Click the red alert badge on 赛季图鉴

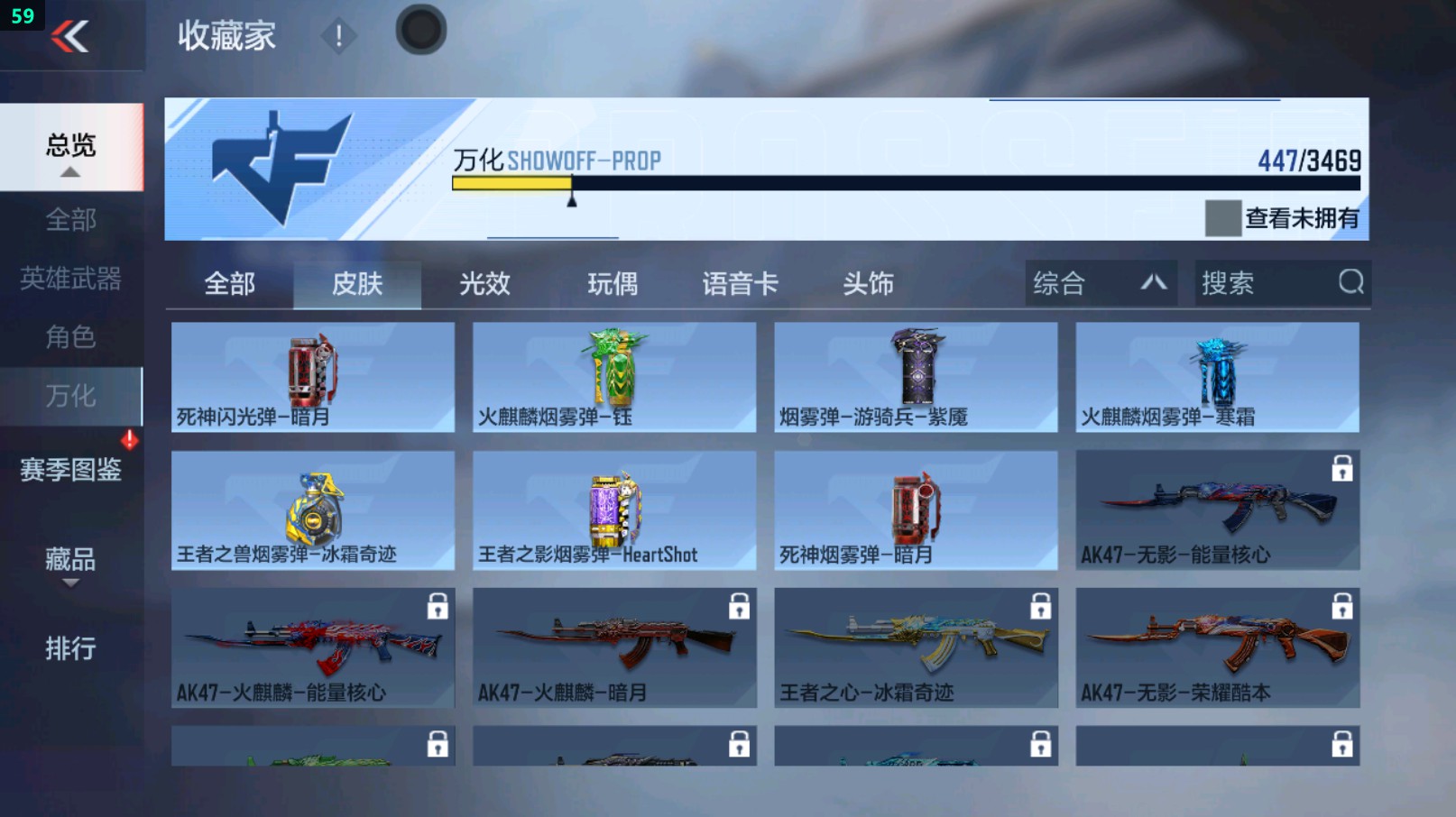click(129, 439)
